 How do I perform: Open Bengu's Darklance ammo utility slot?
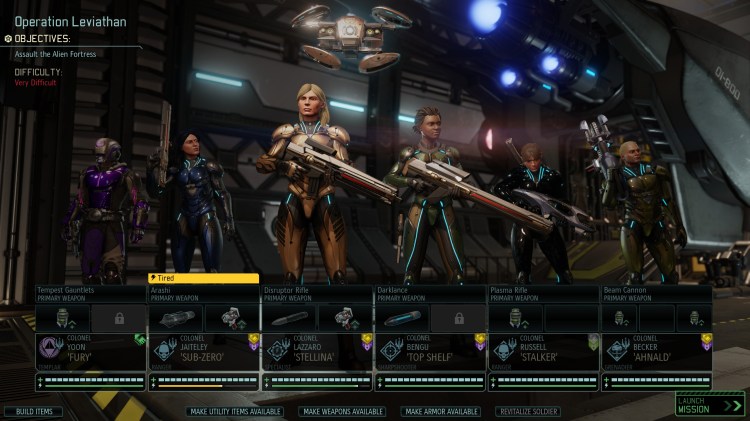[x=402, y=318]
